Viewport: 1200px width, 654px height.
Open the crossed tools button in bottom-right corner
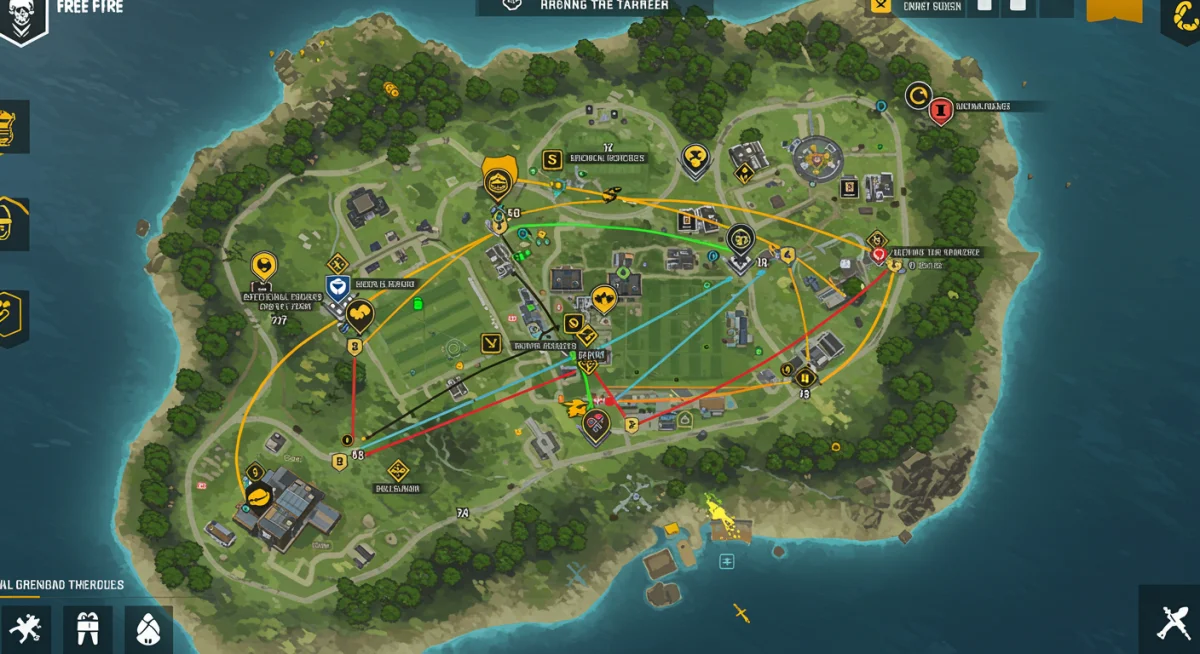tap(1172, 623)
